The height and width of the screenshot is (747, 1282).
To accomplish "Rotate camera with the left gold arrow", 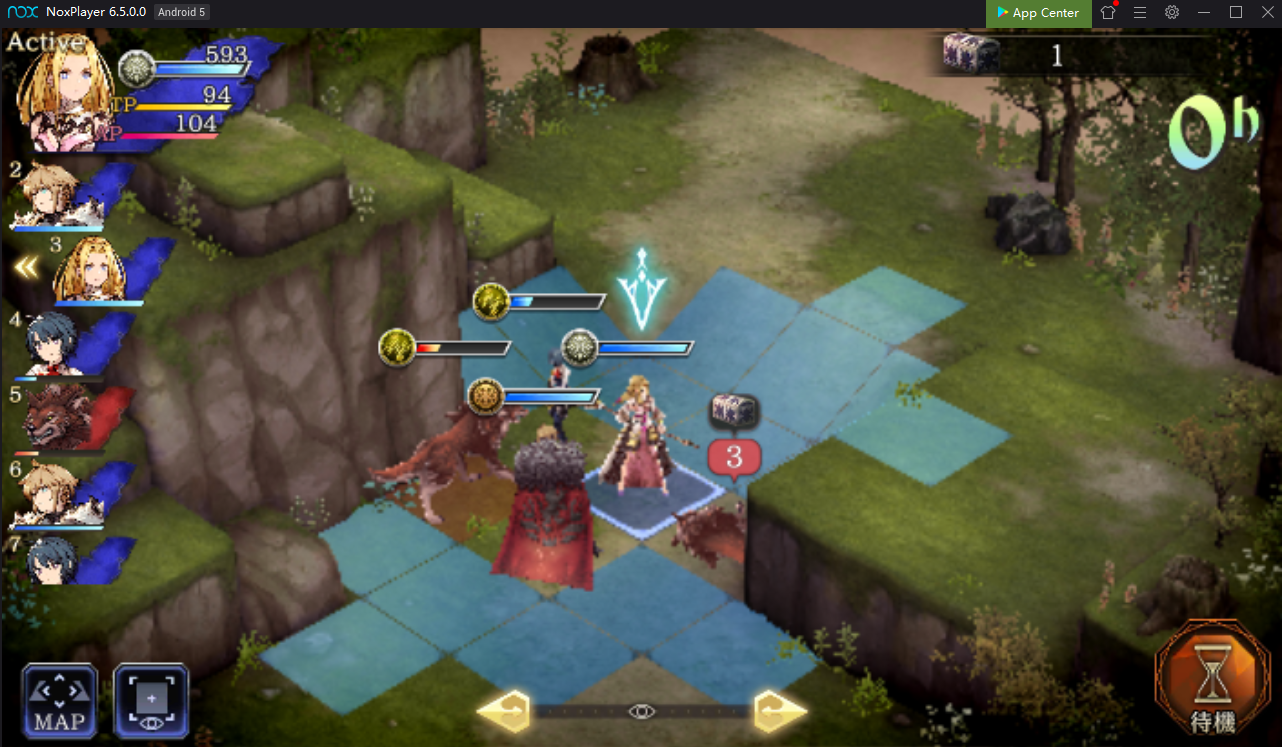I will click(x=503, y=710).
